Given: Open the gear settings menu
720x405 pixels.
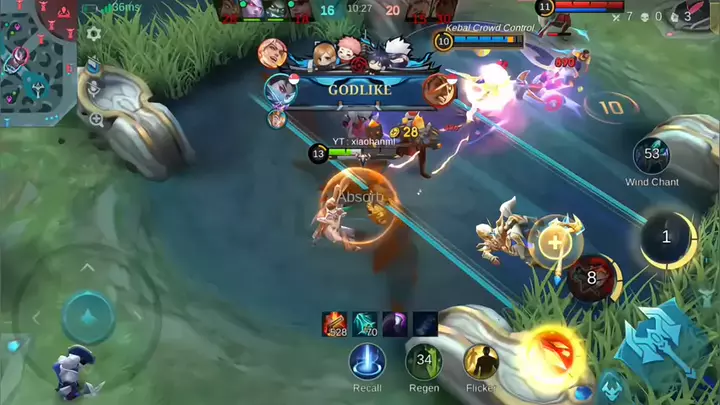Looking at the screenshot, I should click(94, 33).
